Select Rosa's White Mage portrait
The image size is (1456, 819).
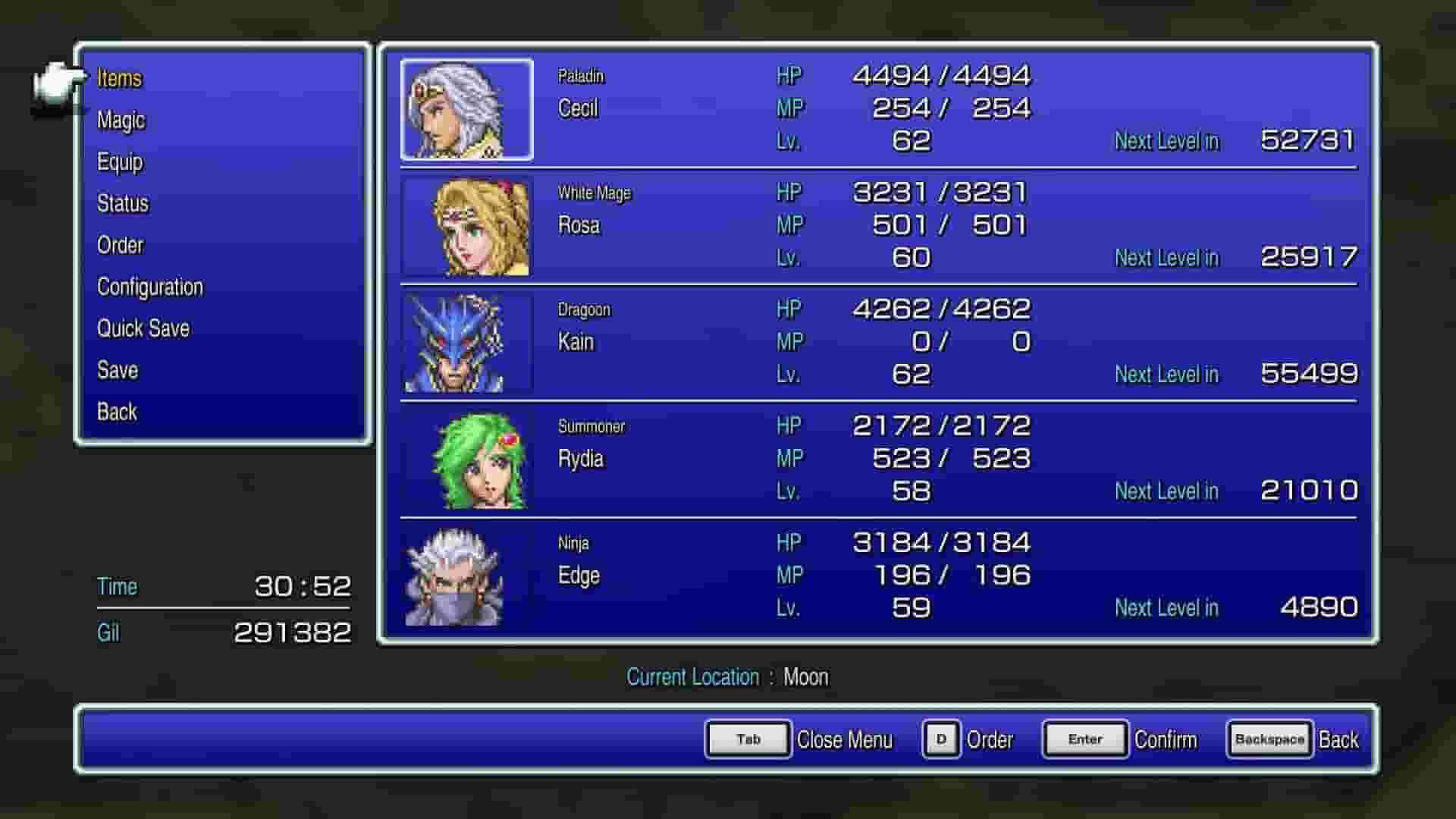tap(465, 227)
